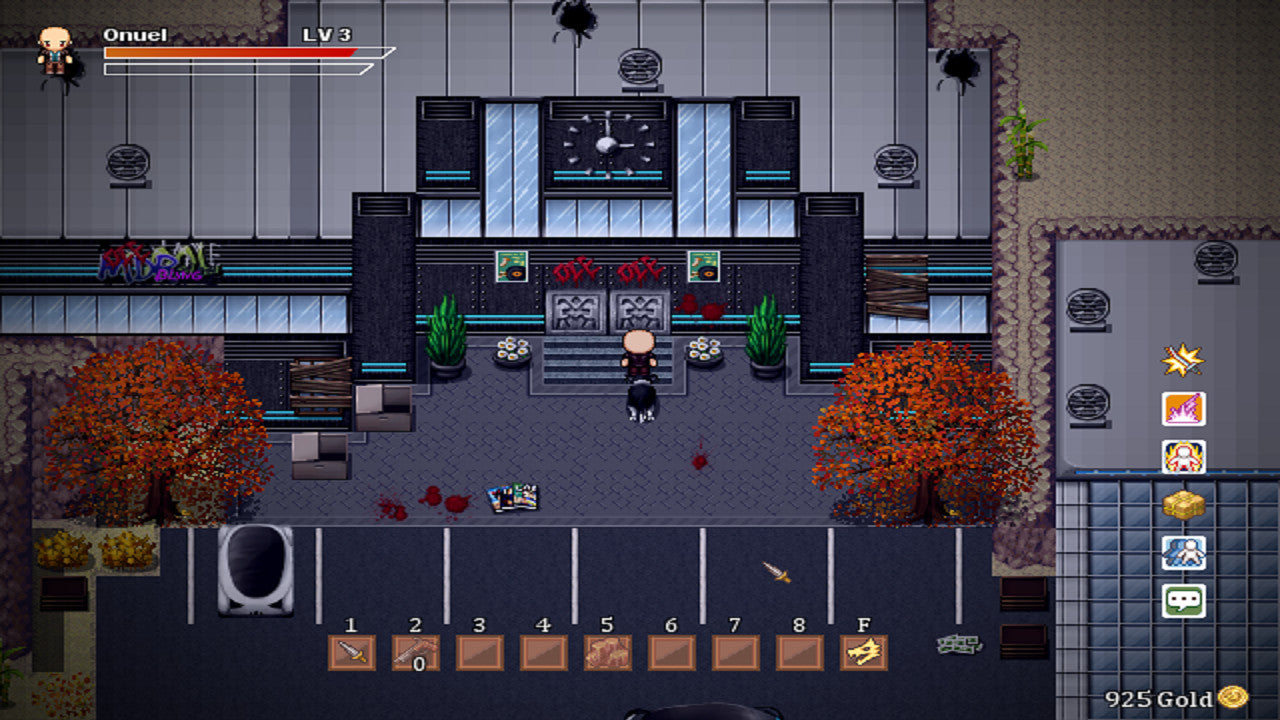This screenshot has width=1280, height=720.
Task: Select the dagger in hotbar slot 1
Action: pyautogui.click(x=352, y=651)
